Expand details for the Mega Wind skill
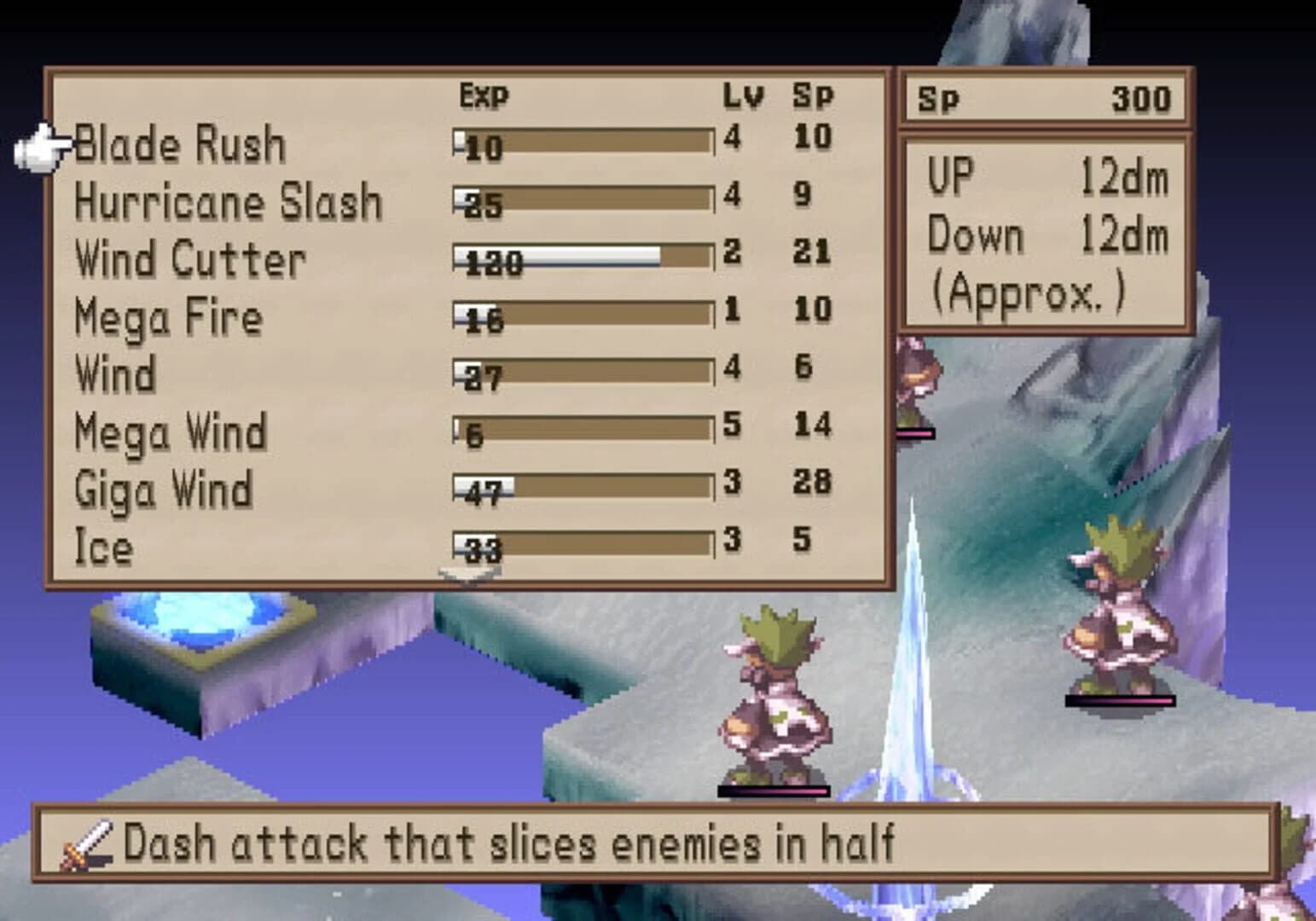Screen dimensions: 1316x921 (x=169, y=432)
